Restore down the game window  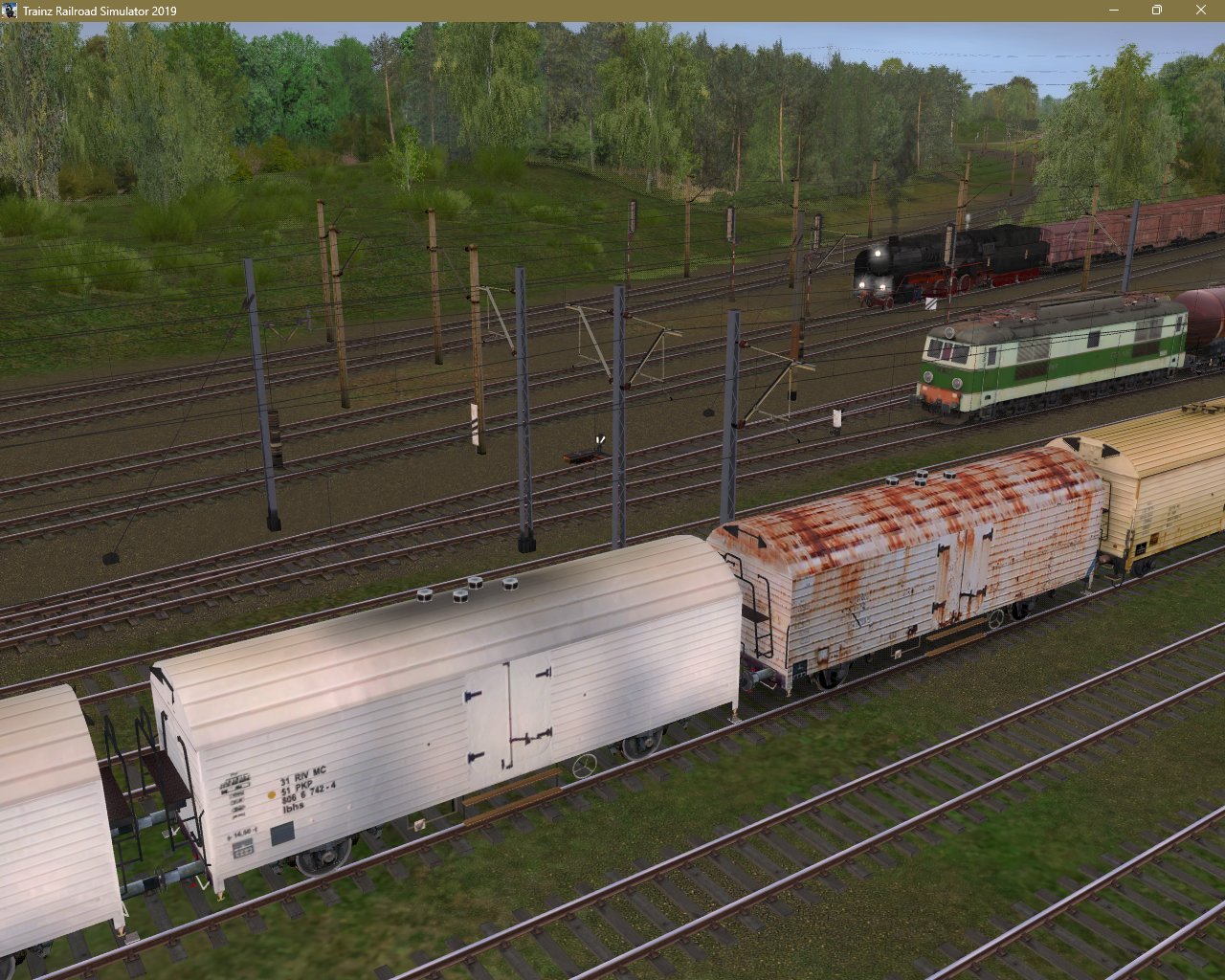[1157, 11]
